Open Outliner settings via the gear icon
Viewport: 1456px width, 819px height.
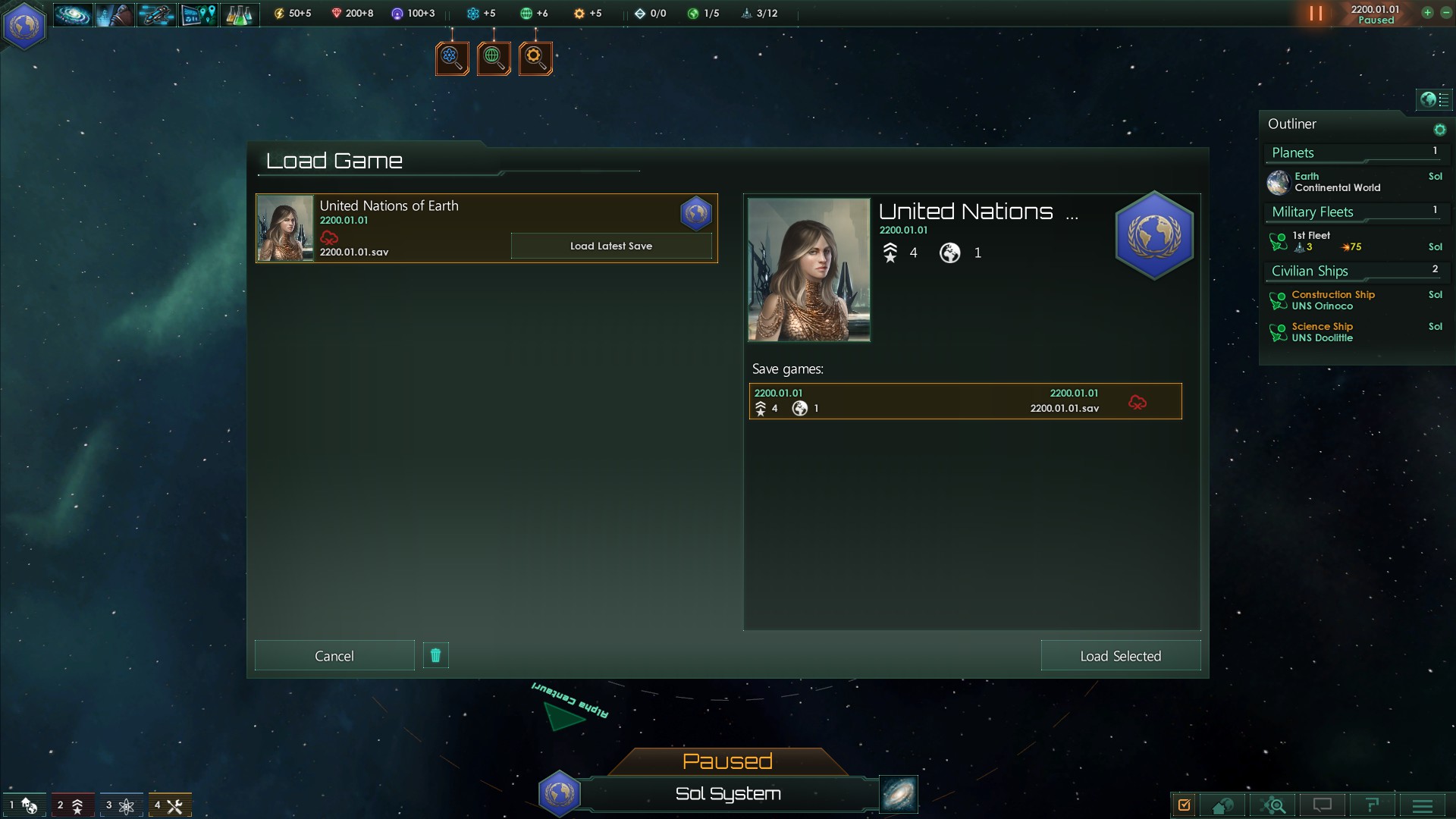coord(1440,129)
